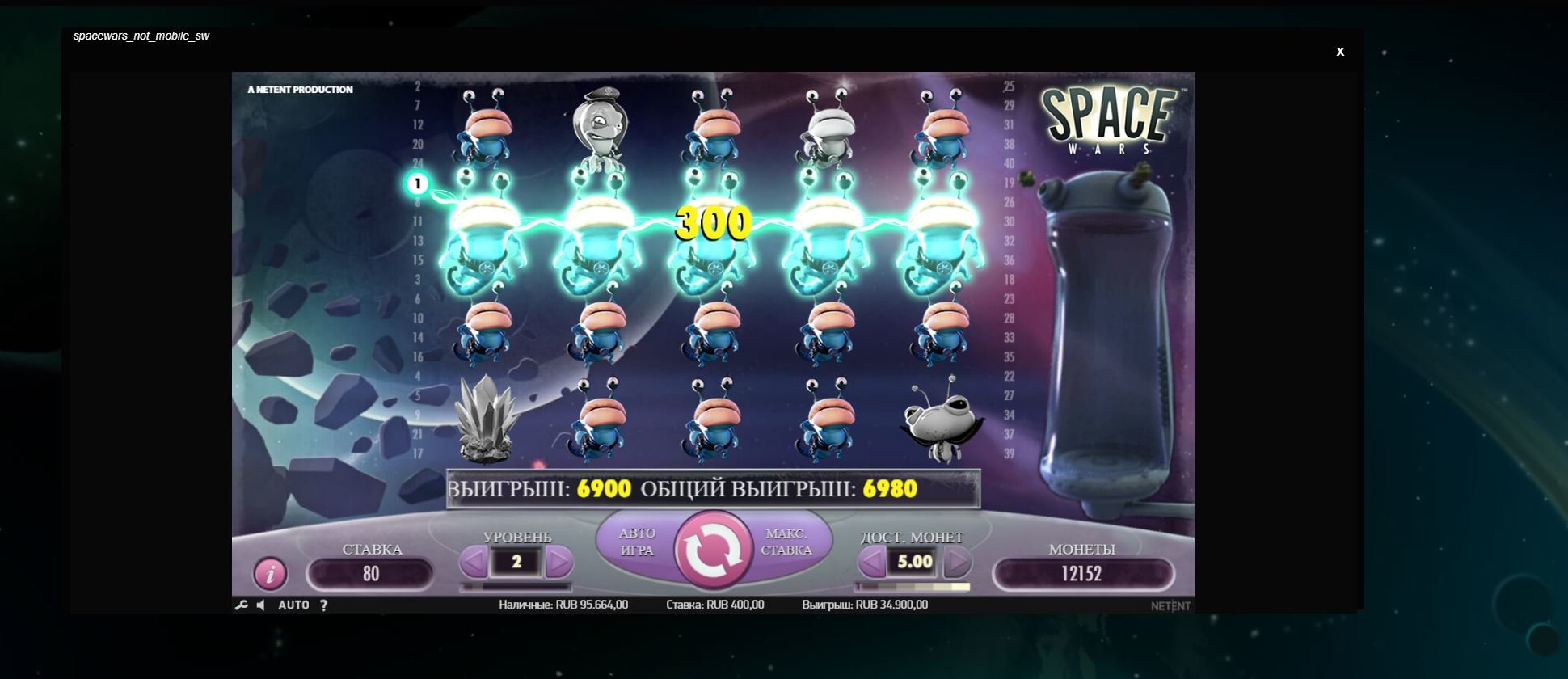Show help with the question mark
Viewport: 1568px width, 679px height.
pos(323,605)
